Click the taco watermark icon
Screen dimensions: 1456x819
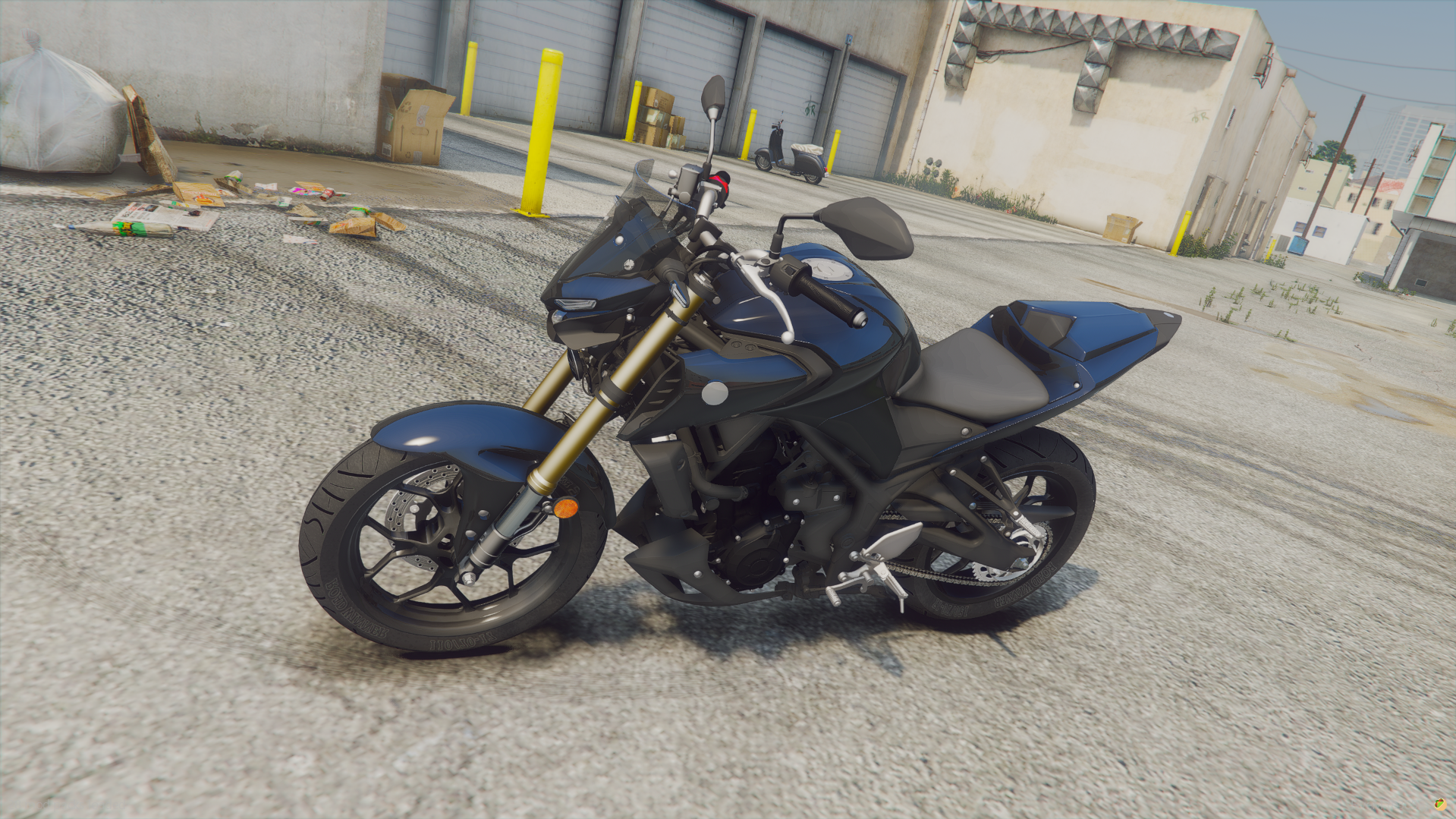click(x=1440, y=804)
